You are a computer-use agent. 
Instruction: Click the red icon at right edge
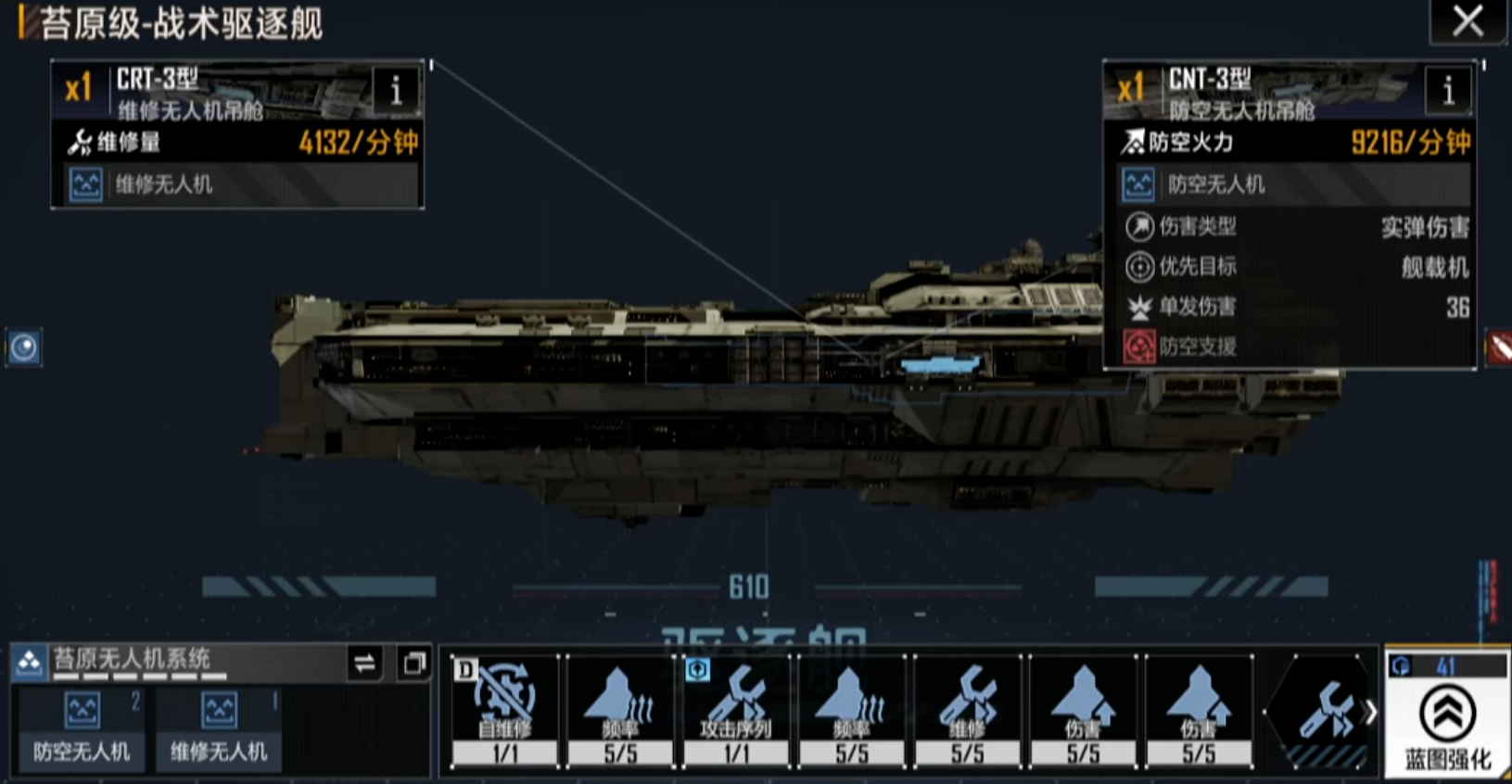click(1499, 348)
